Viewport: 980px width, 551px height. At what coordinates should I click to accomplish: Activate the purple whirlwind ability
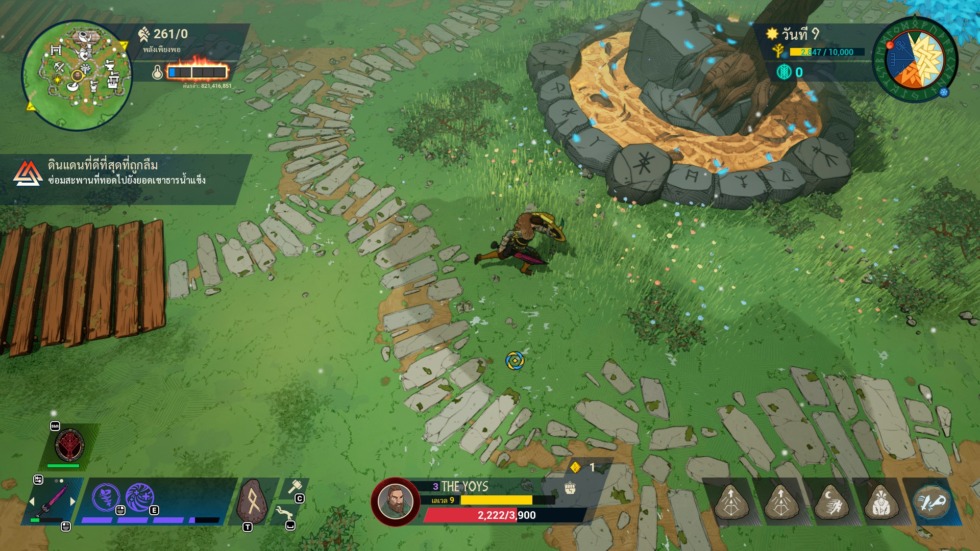(x=107, y=498)
